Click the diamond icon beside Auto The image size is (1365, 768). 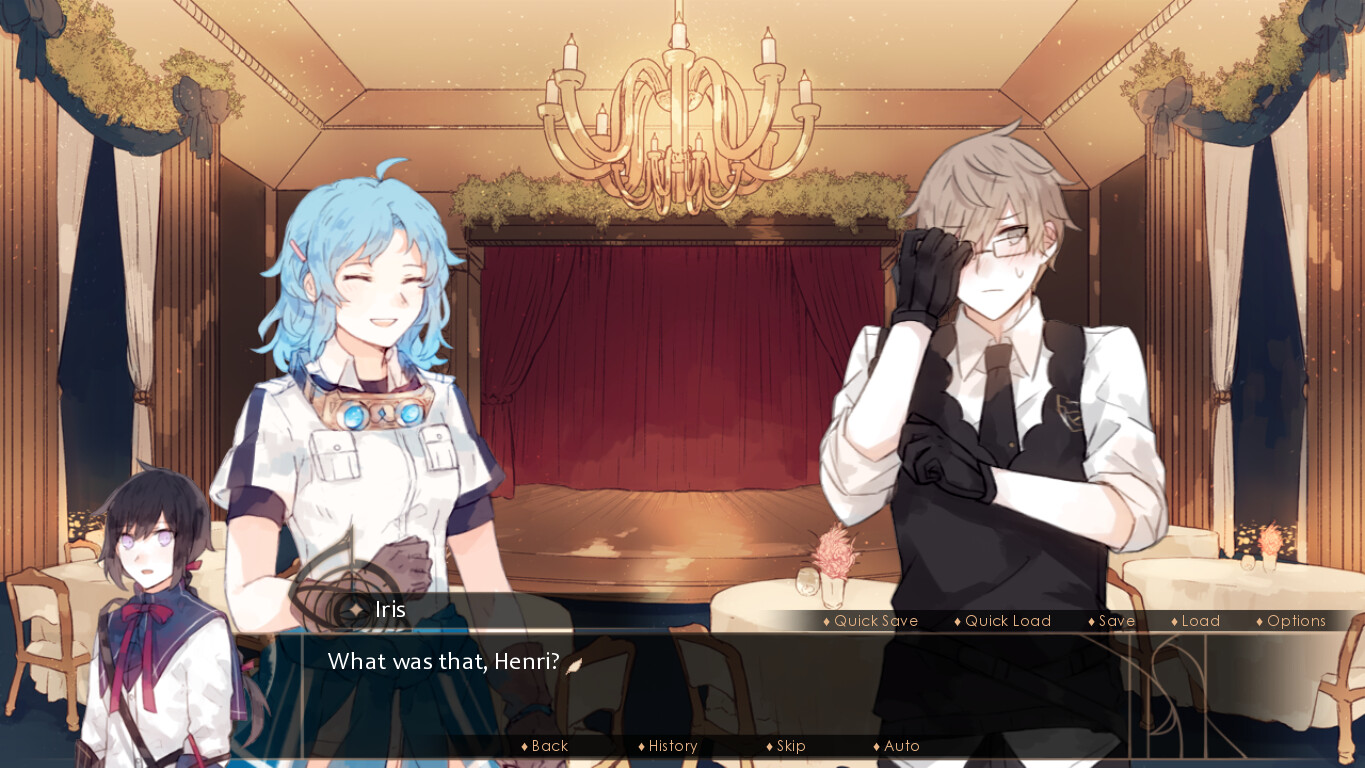point(876,746)
